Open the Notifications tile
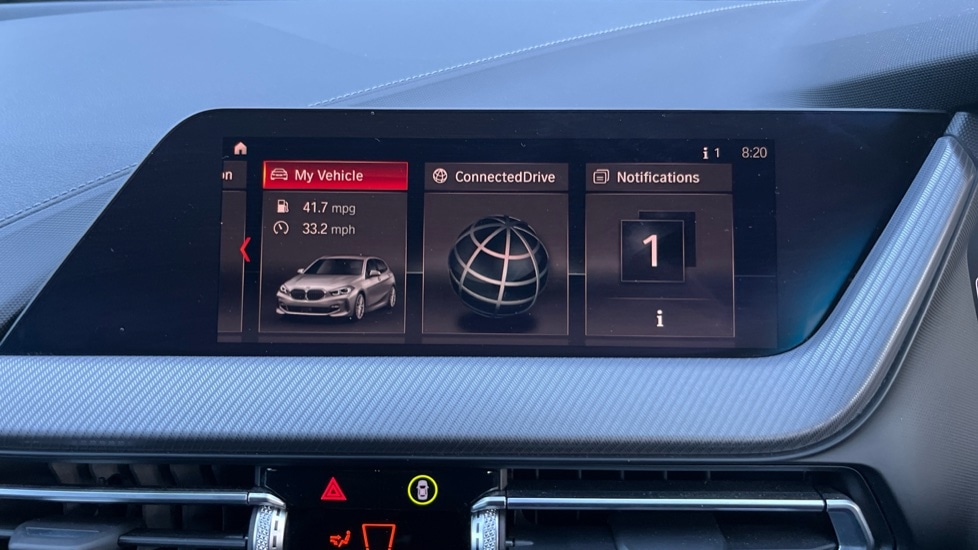 pyautogui.click(x=658, y=250)
